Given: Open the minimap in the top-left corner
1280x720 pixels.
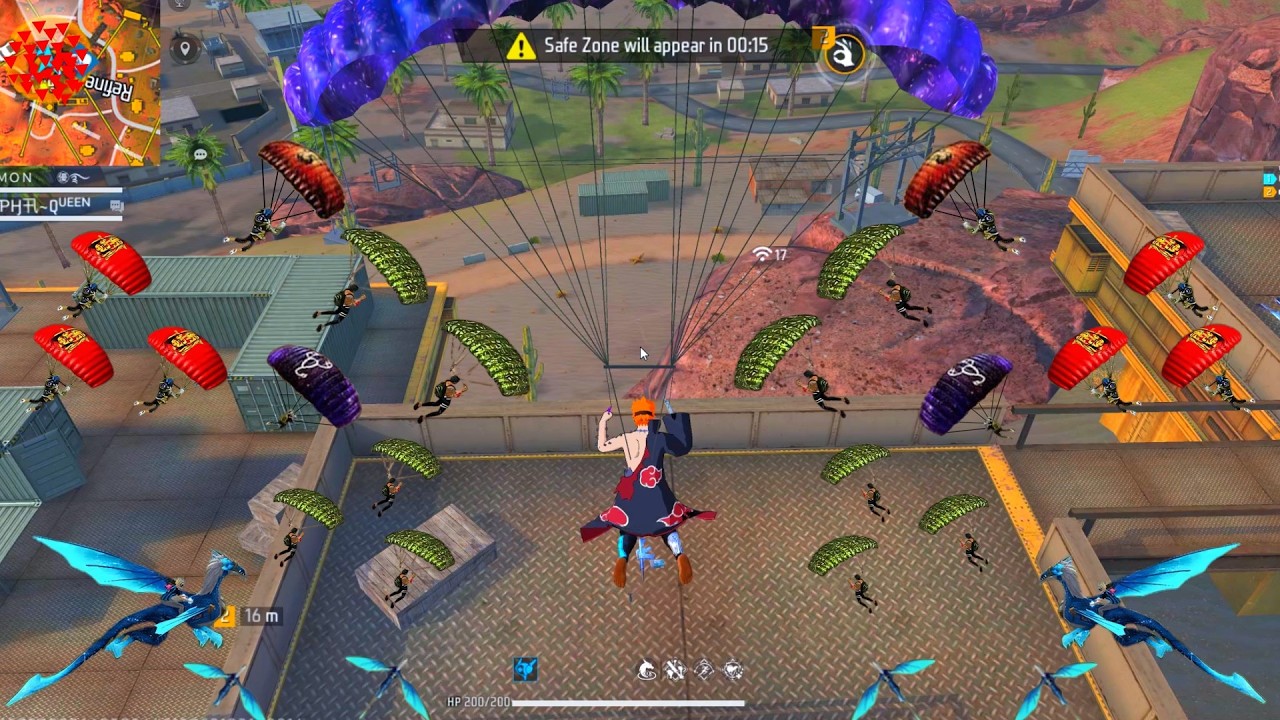Looking at the screenshot, I should 78,80.
